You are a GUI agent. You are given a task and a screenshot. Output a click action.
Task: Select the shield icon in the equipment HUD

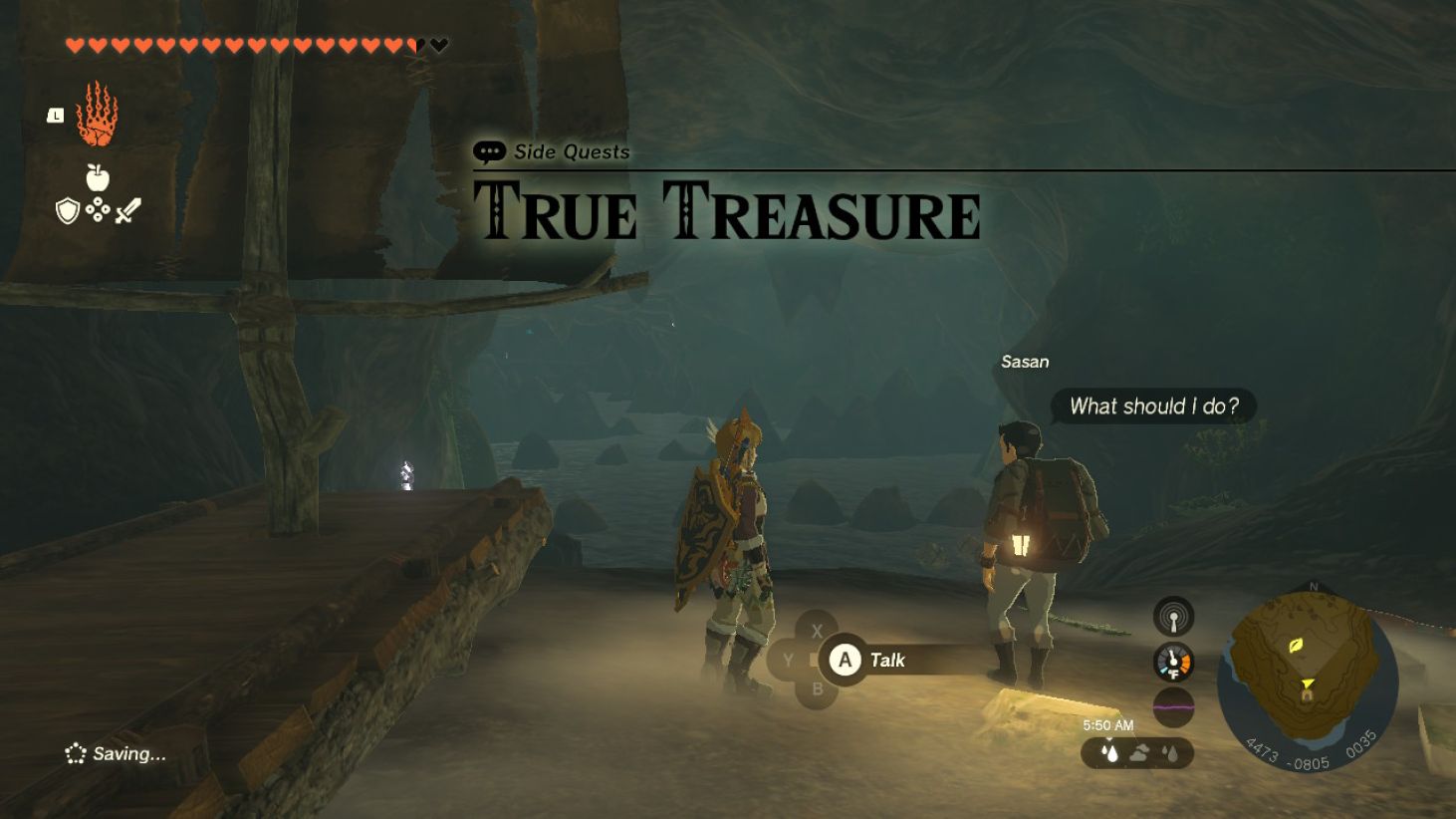coord(68,209)
